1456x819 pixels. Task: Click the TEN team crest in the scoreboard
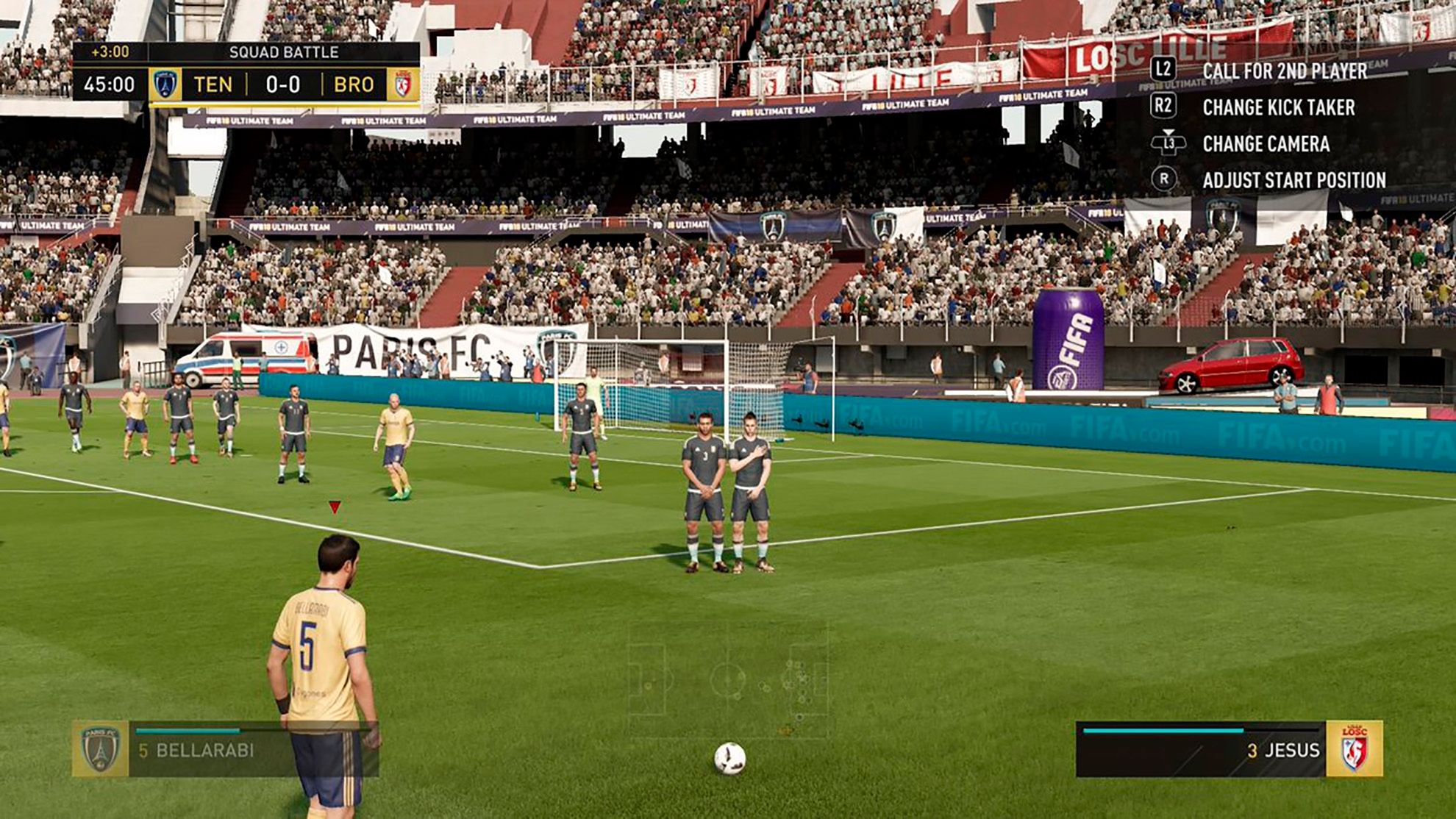tap(165, 85)
